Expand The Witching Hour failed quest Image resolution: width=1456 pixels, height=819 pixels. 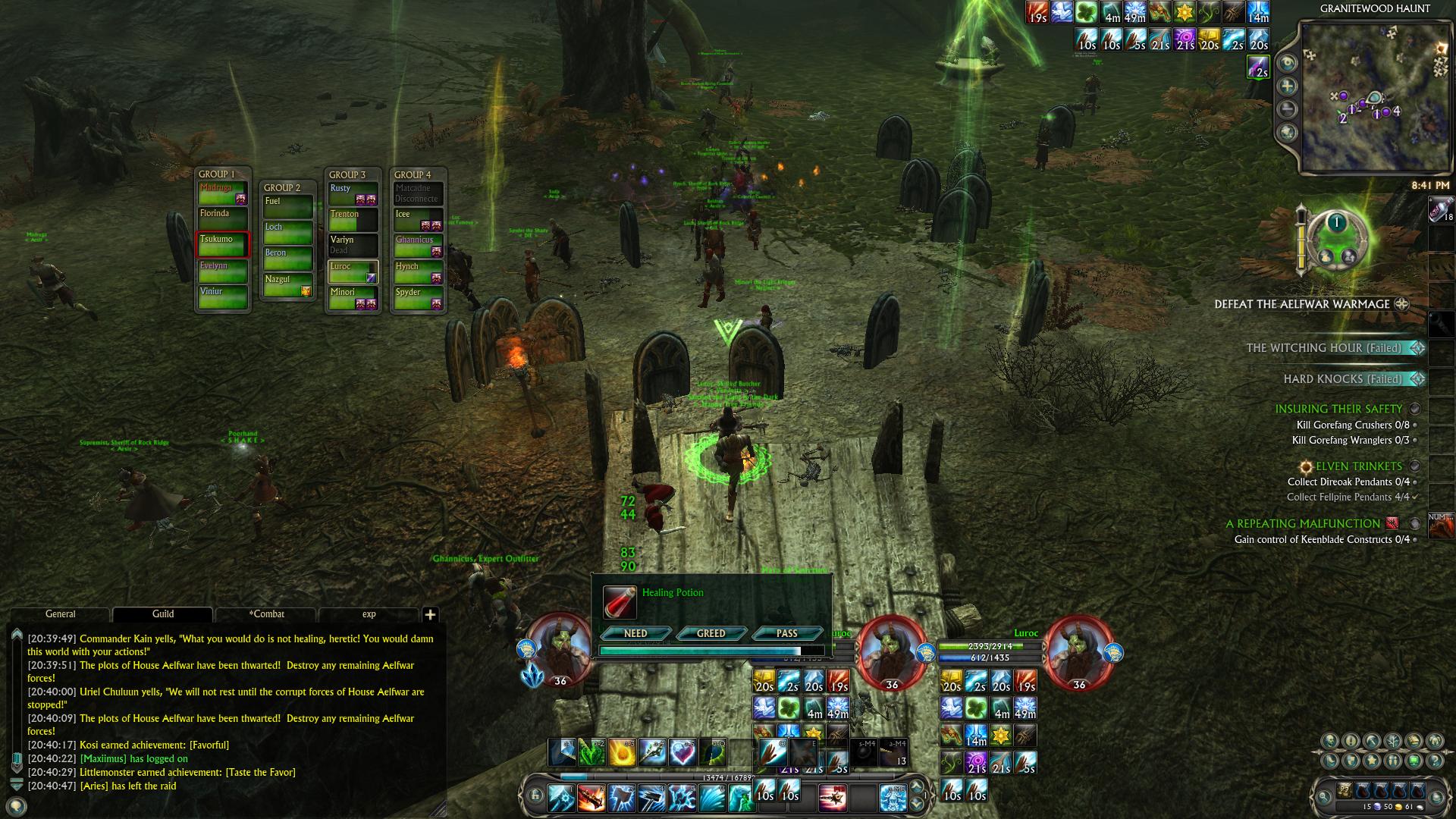tap(1323, 348)
